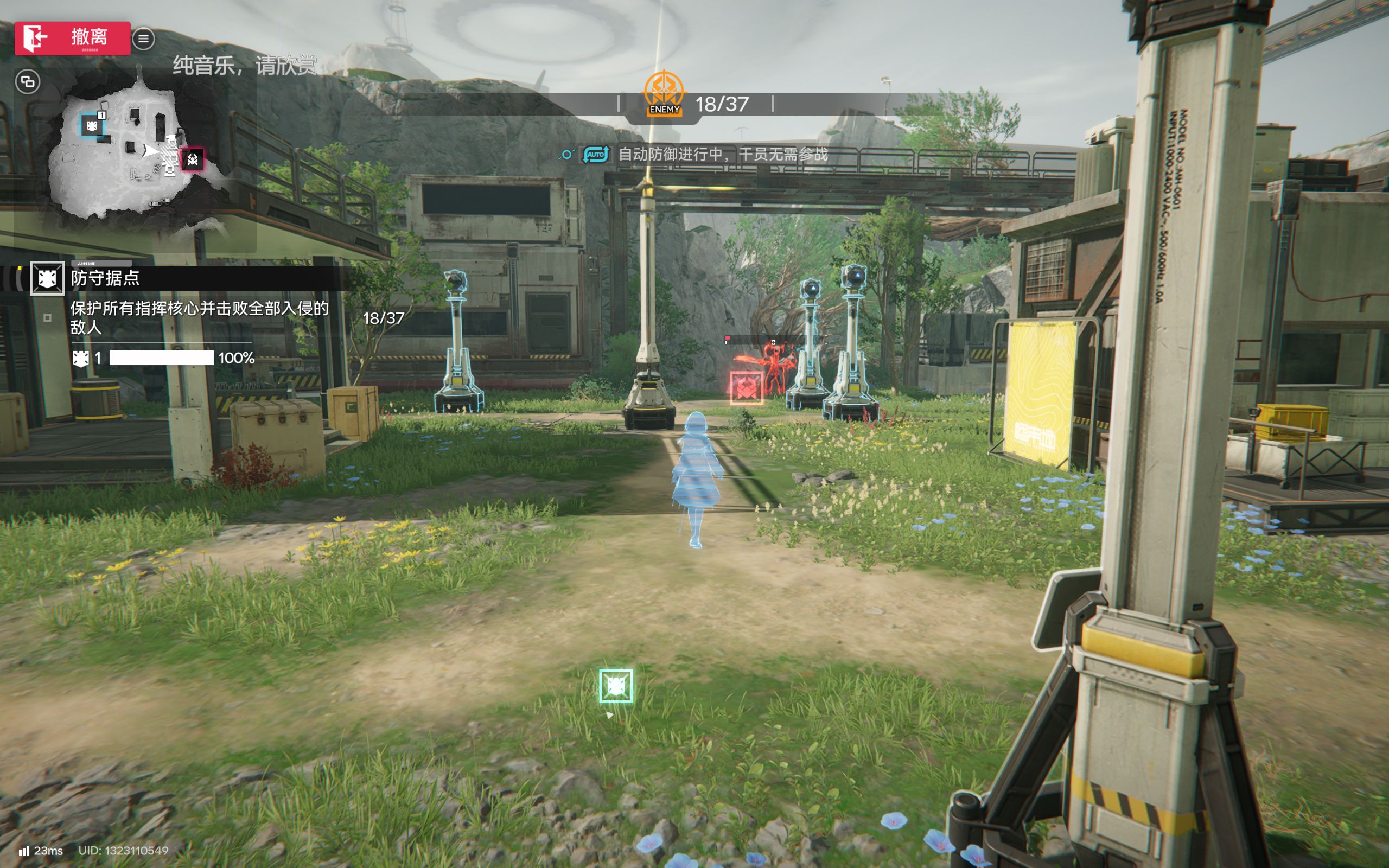Toggle the AUTO defense icon
1389x868 pixels.
click(596, 155)
